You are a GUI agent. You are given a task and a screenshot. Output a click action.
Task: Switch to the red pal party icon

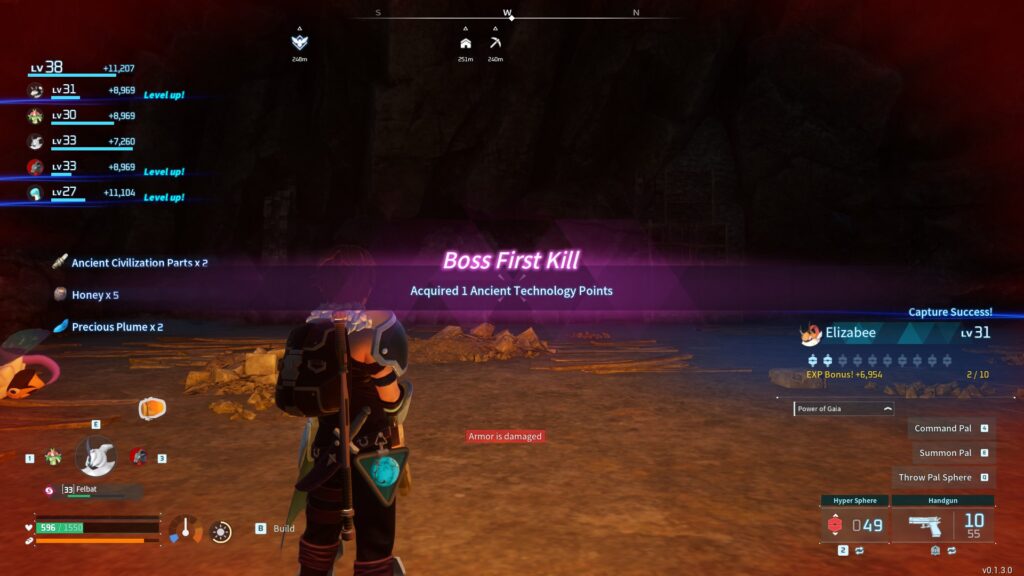point(138,456)
